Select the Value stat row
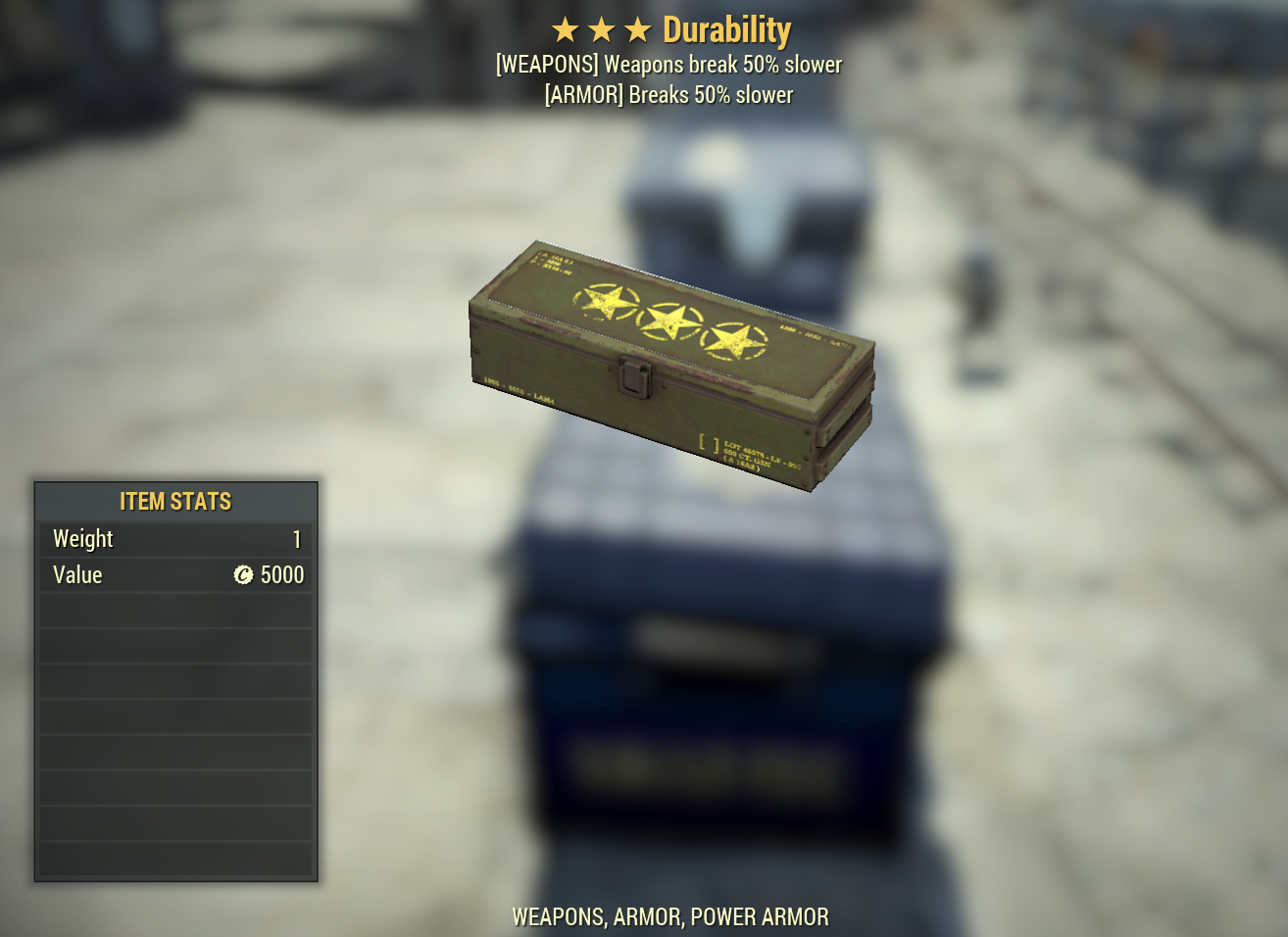Image resolution: width=1288 pixels, height=937 pixels. pyautogui.click(x=174, y=575)
